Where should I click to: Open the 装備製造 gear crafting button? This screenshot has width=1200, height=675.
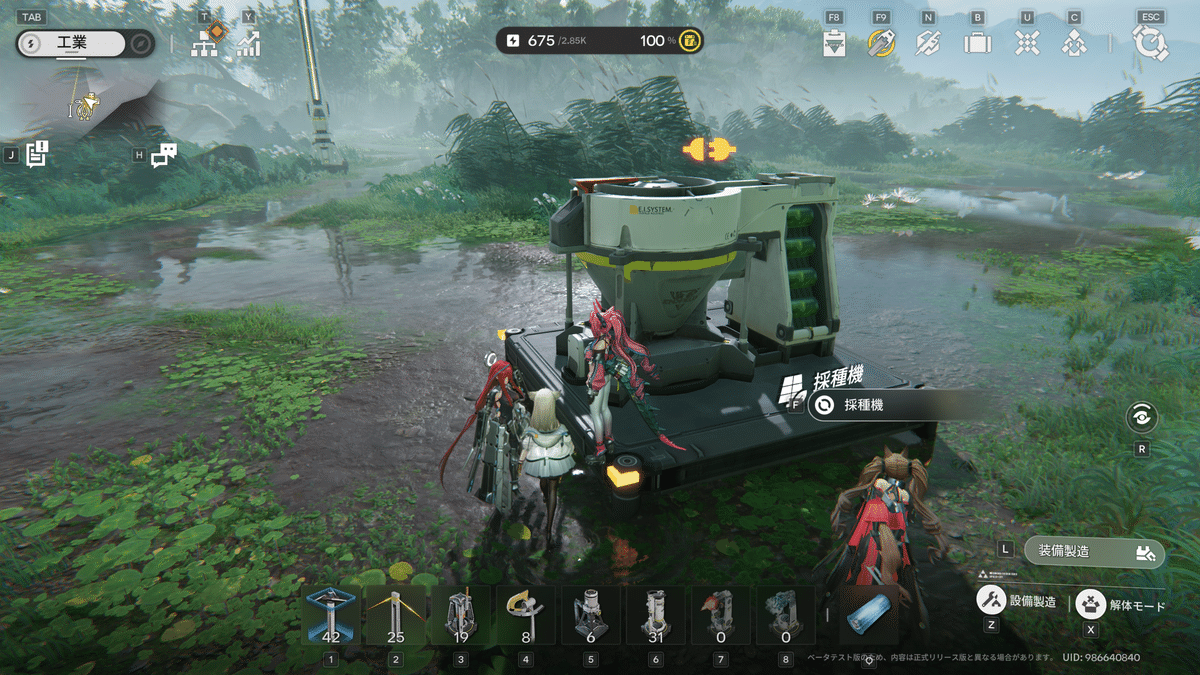(x=1094, y=551)
